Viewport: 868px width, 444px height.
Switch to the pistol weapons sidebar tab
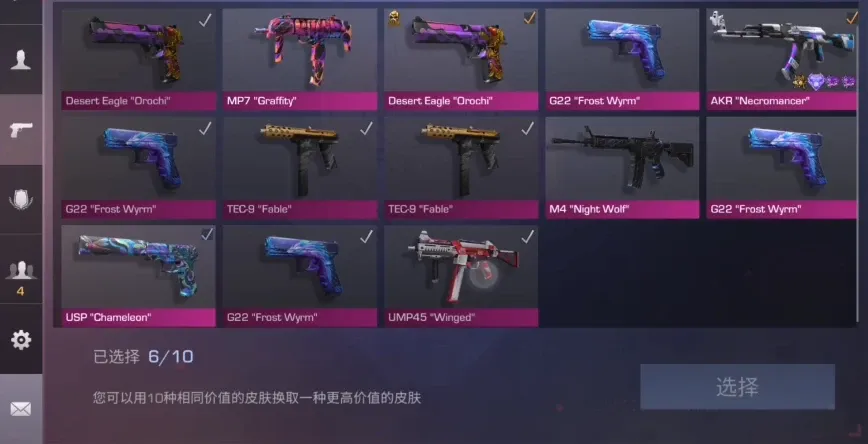point(20,128)
